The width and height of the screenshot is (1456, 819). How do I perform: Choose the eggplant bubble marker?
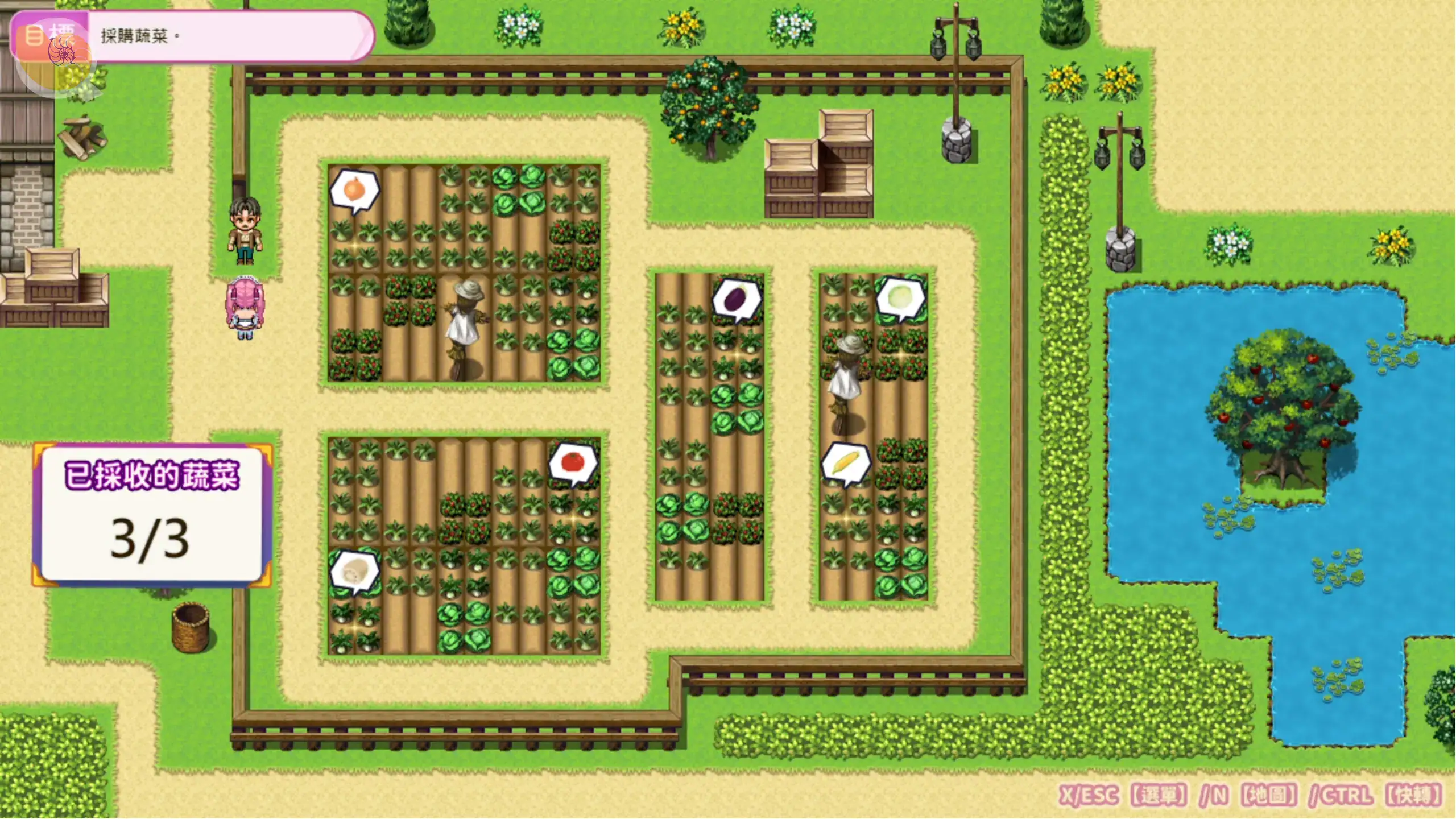click(737, 299)
